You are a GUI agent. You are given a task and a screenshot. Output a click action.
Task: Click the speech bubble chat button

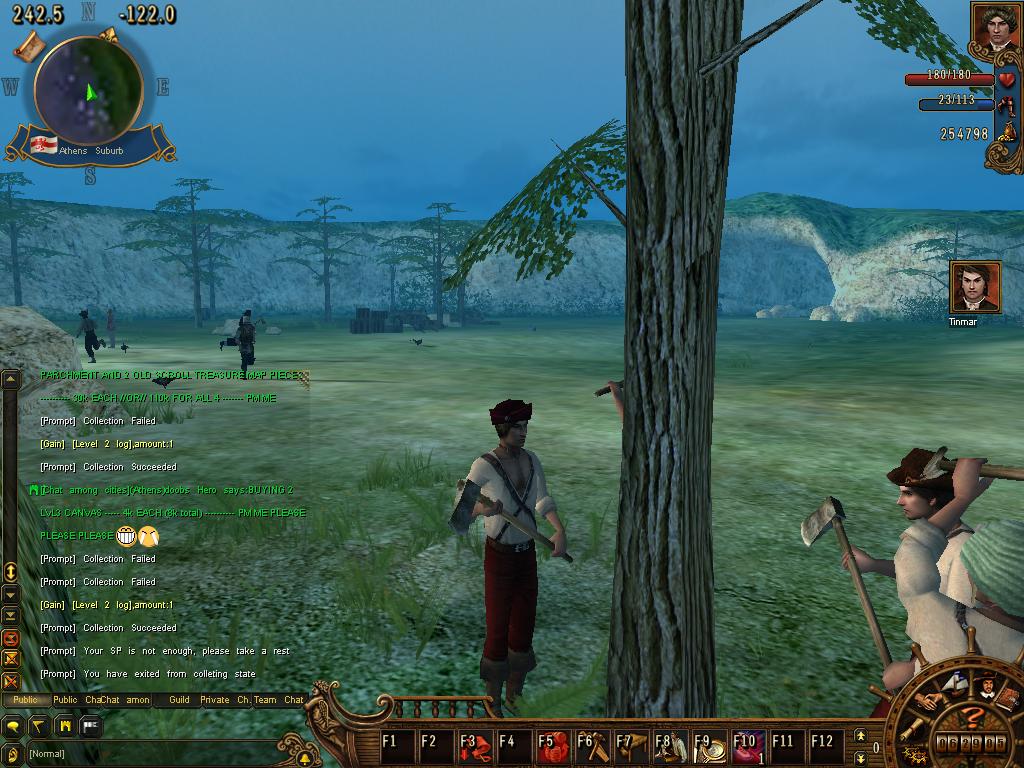click(13, 726)
